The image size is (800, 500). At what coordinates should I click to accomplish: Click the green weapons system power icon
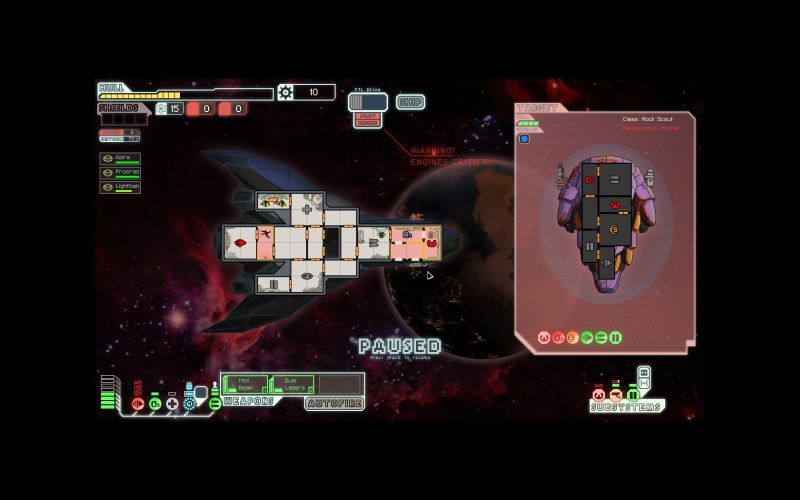pyautogui.click(x=215, y=403)
